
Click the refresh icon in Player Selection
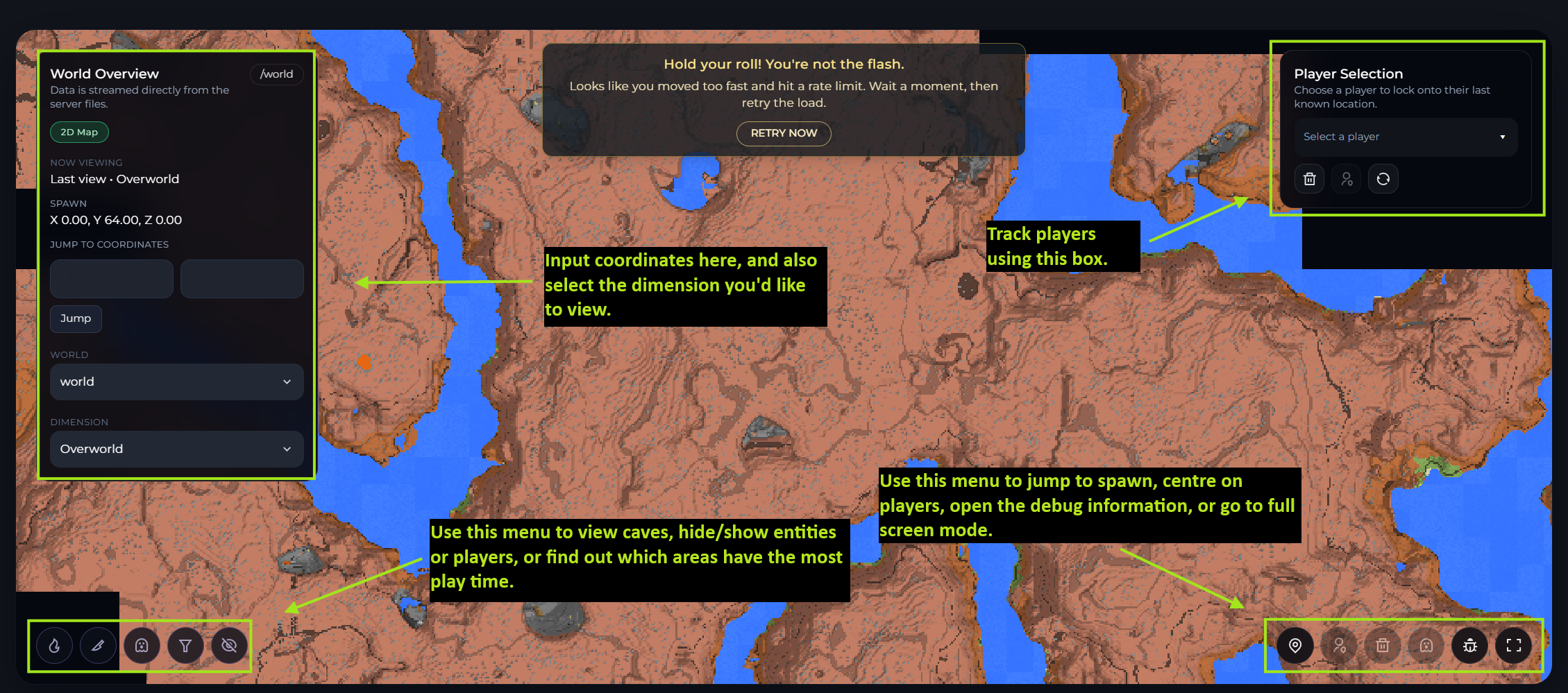(1383, 179)
